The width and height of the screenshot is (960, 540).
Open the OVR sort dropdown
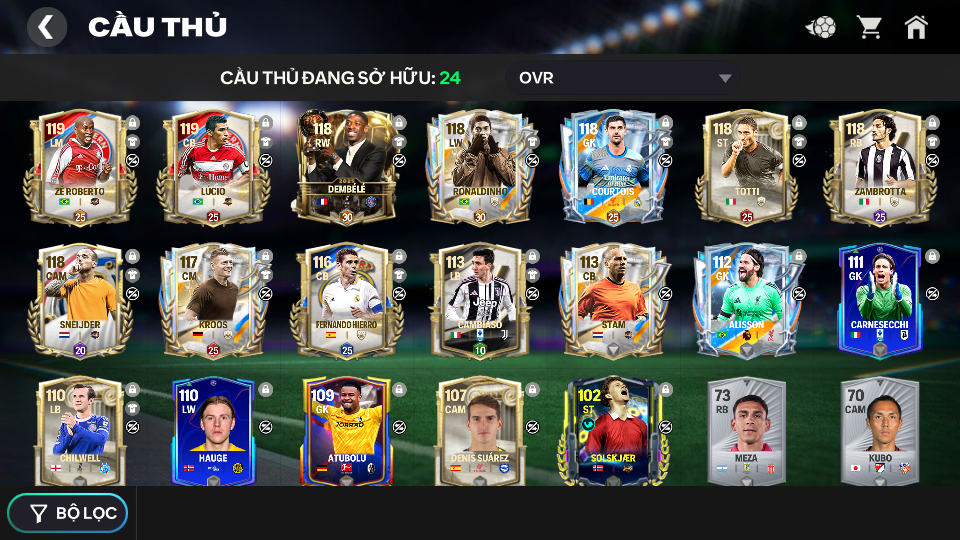(625, 78)
